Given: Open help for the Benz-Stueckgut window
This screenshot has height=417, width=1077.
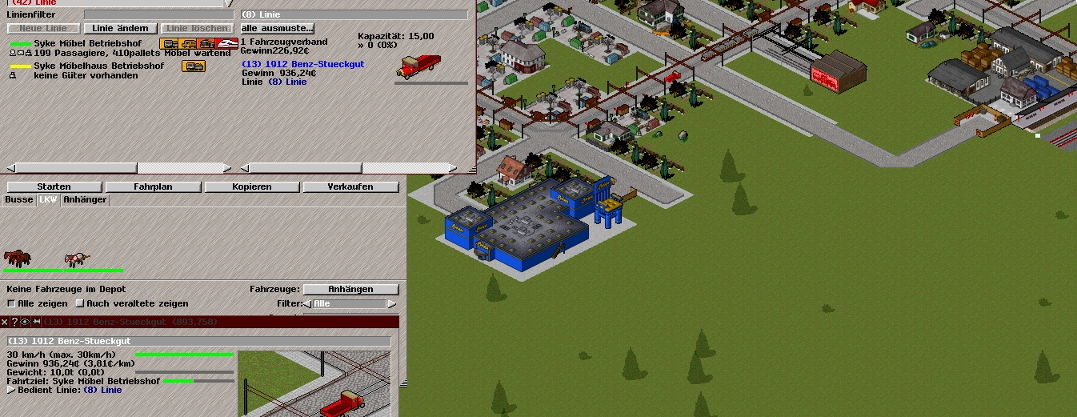Looking at the screenshot, I should click(x=15, y=322).
